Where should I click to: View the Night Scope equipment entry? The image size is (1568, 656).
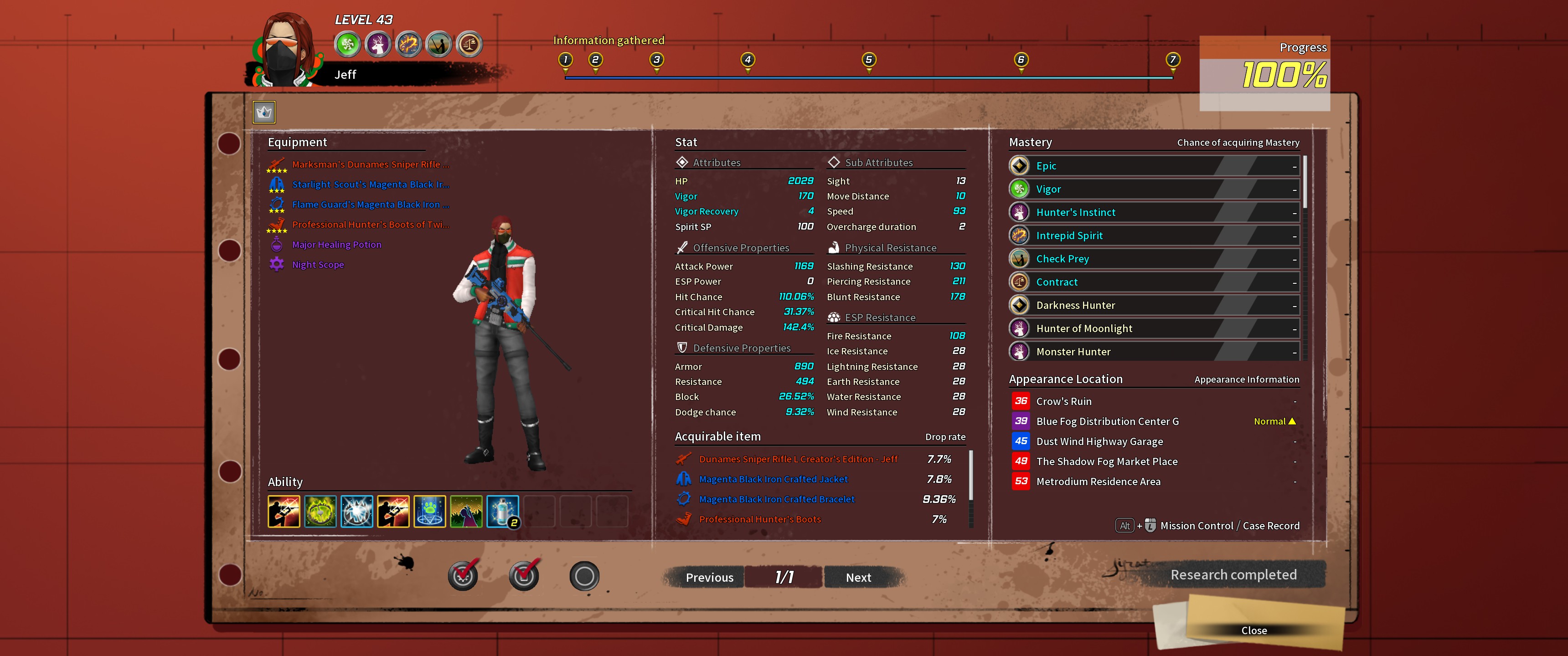(x=318, y=265)
